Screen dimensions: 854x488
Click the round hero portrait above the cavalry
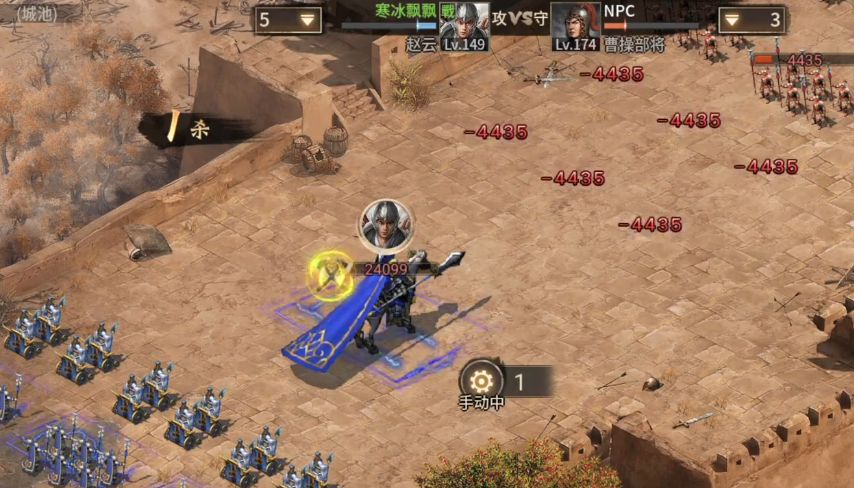click(x=384, y=225)
